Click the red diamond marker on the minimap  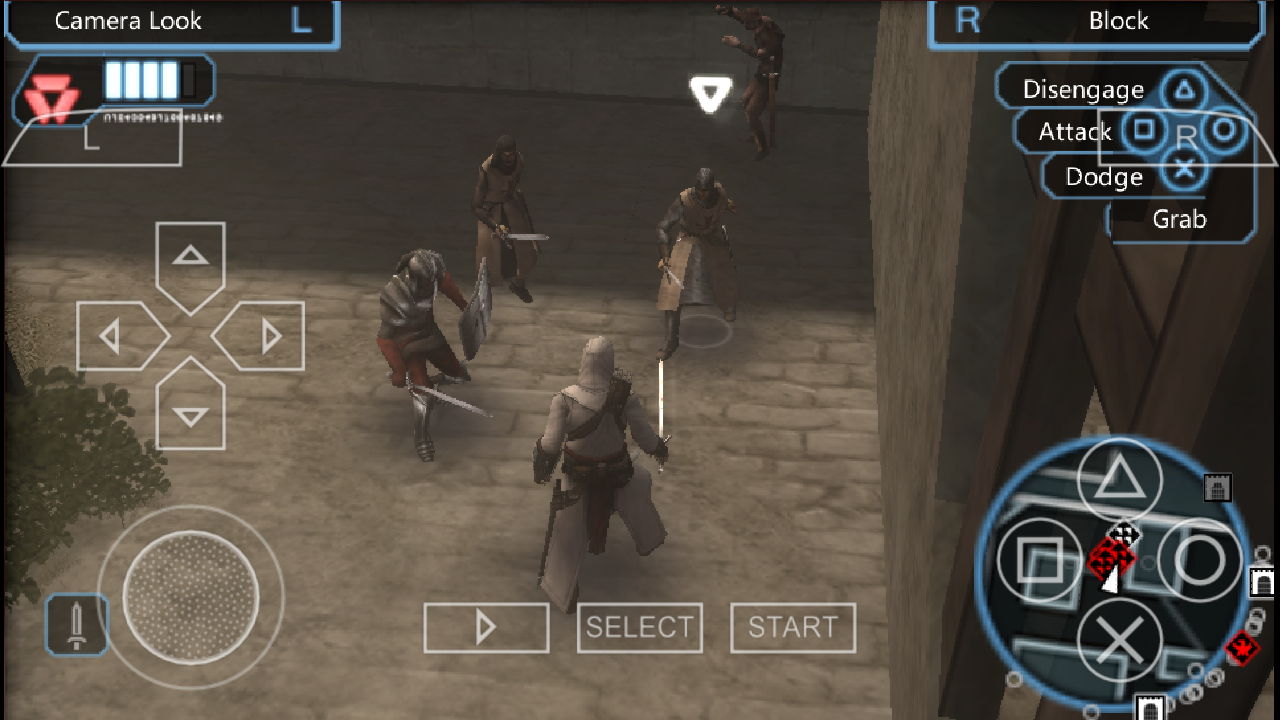1241,649
